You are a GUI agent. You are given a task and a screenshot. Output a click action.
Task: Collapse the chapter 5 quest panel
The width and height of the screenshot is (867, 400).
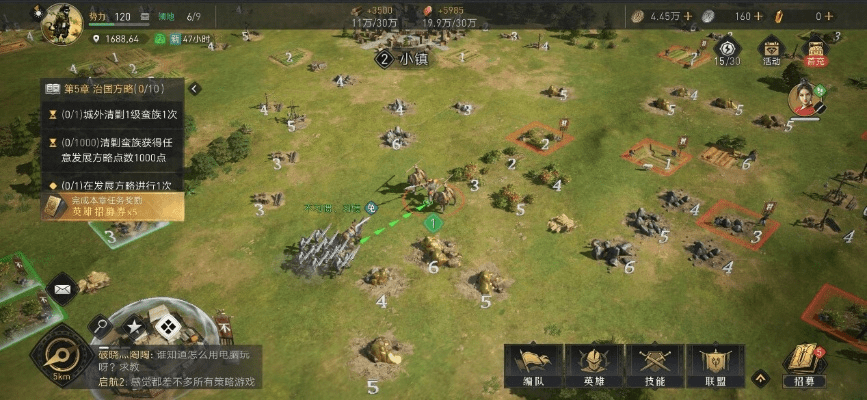(195, 88)
